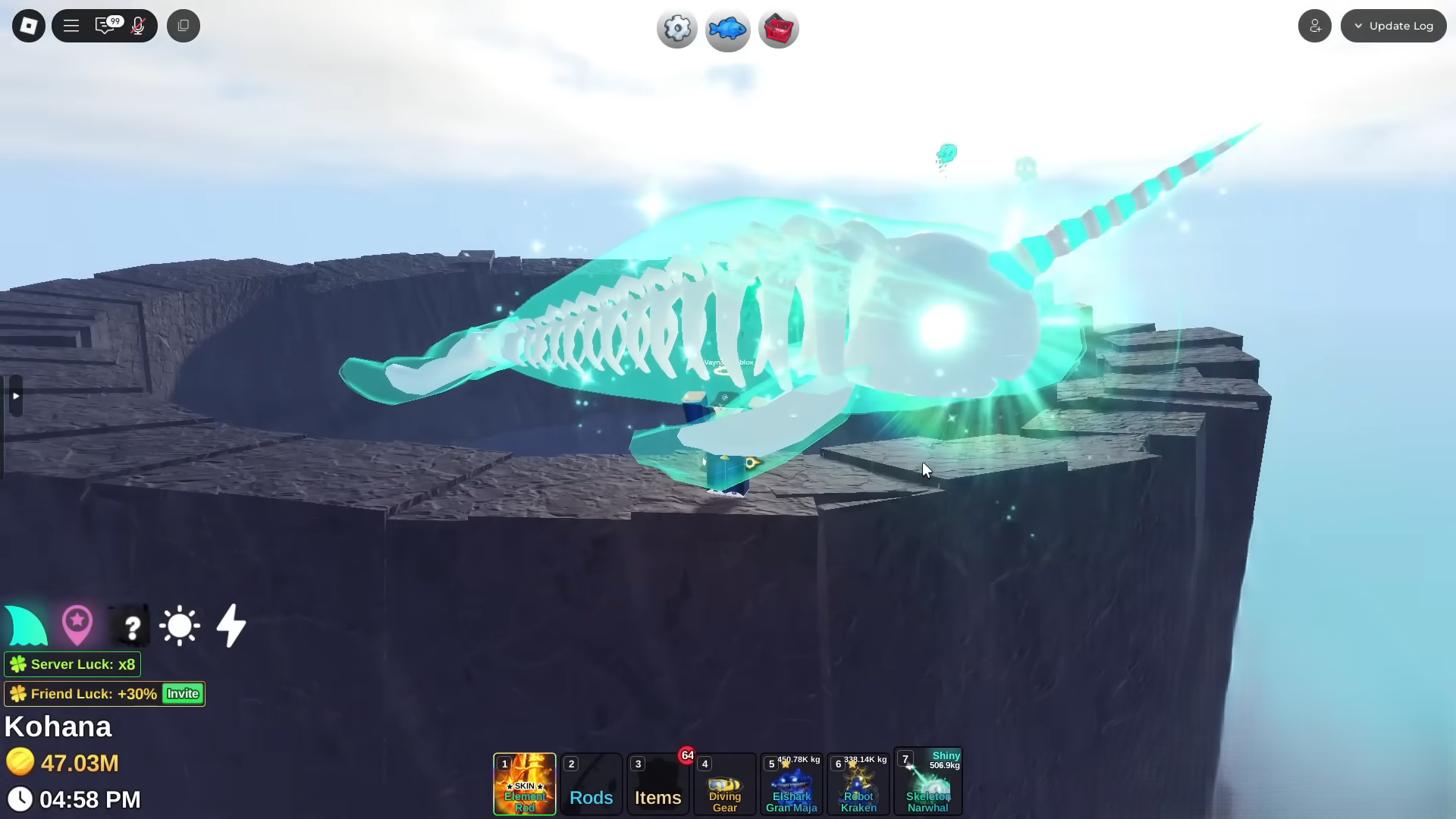Open the fish index icon at top
Viewport: 1456px width, 819px height.
[727, 29]
